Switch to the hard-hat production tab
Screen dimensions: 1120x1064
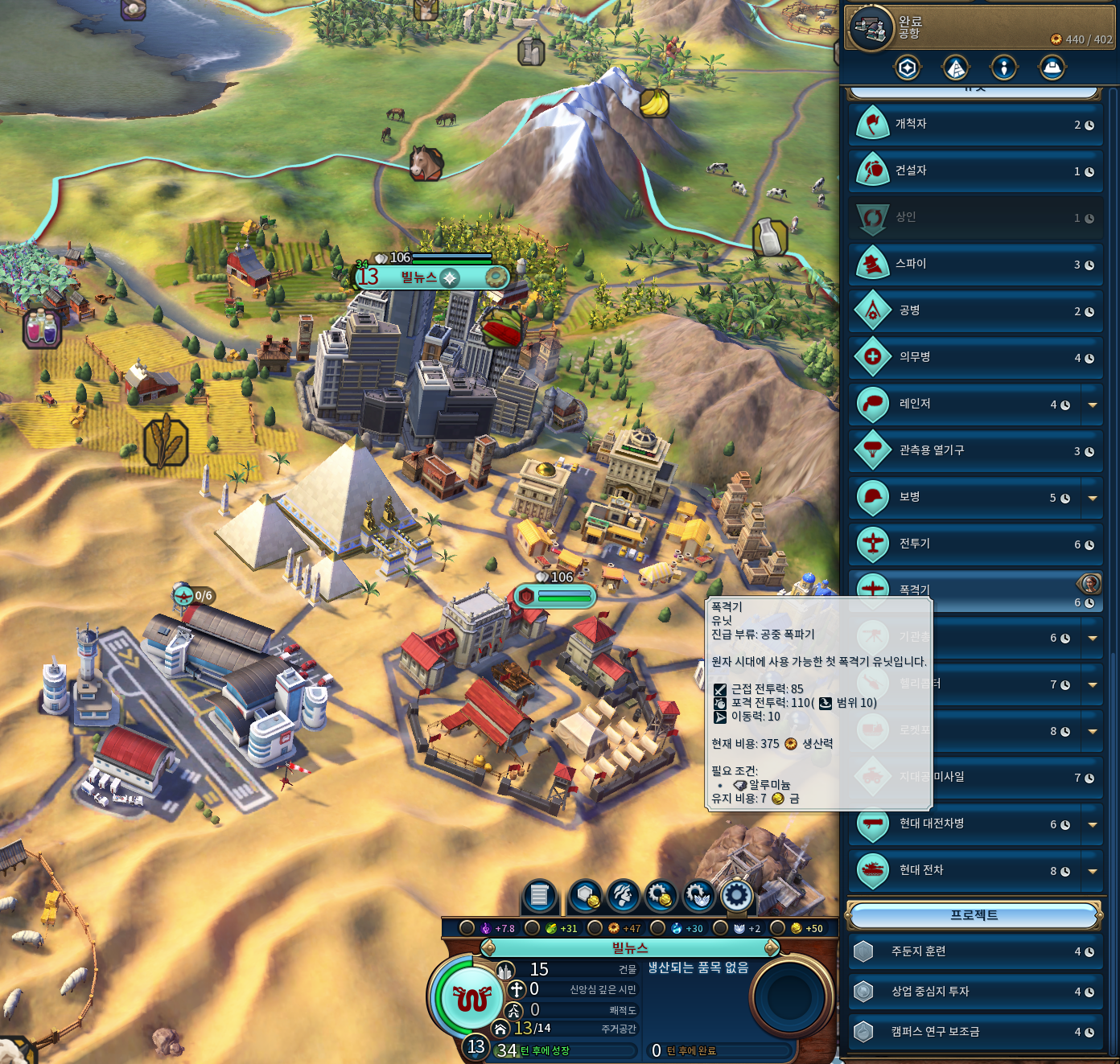click(x=1052, y=68)
